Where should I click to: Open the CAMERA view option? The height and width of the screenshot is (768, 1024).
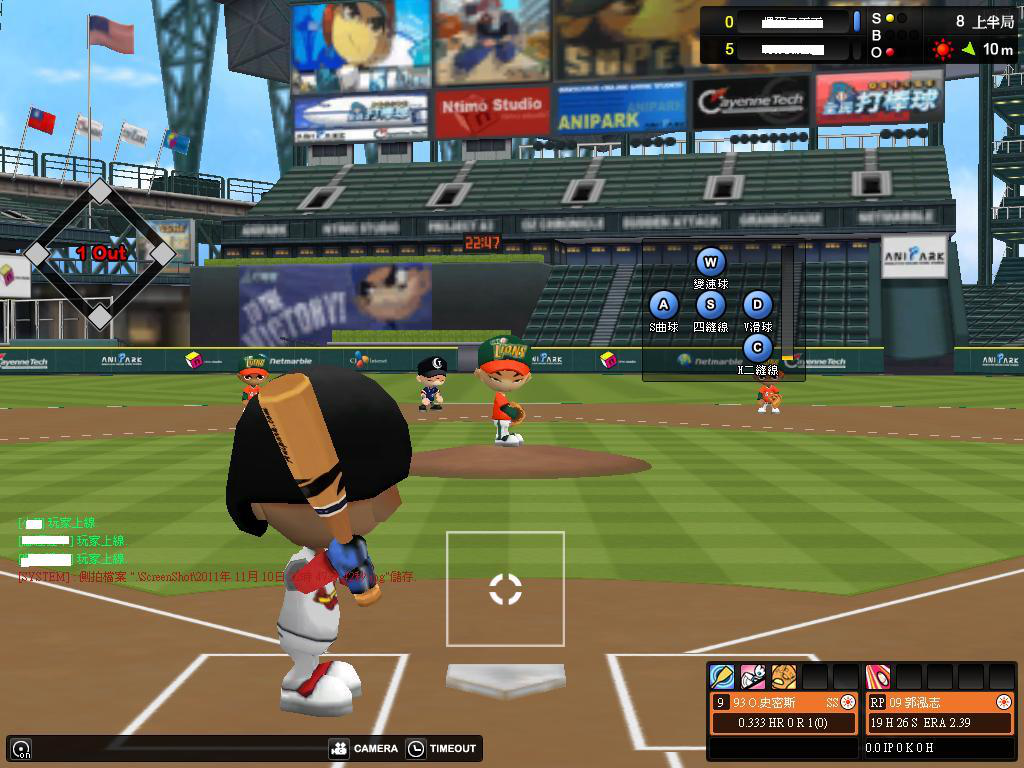364,748
